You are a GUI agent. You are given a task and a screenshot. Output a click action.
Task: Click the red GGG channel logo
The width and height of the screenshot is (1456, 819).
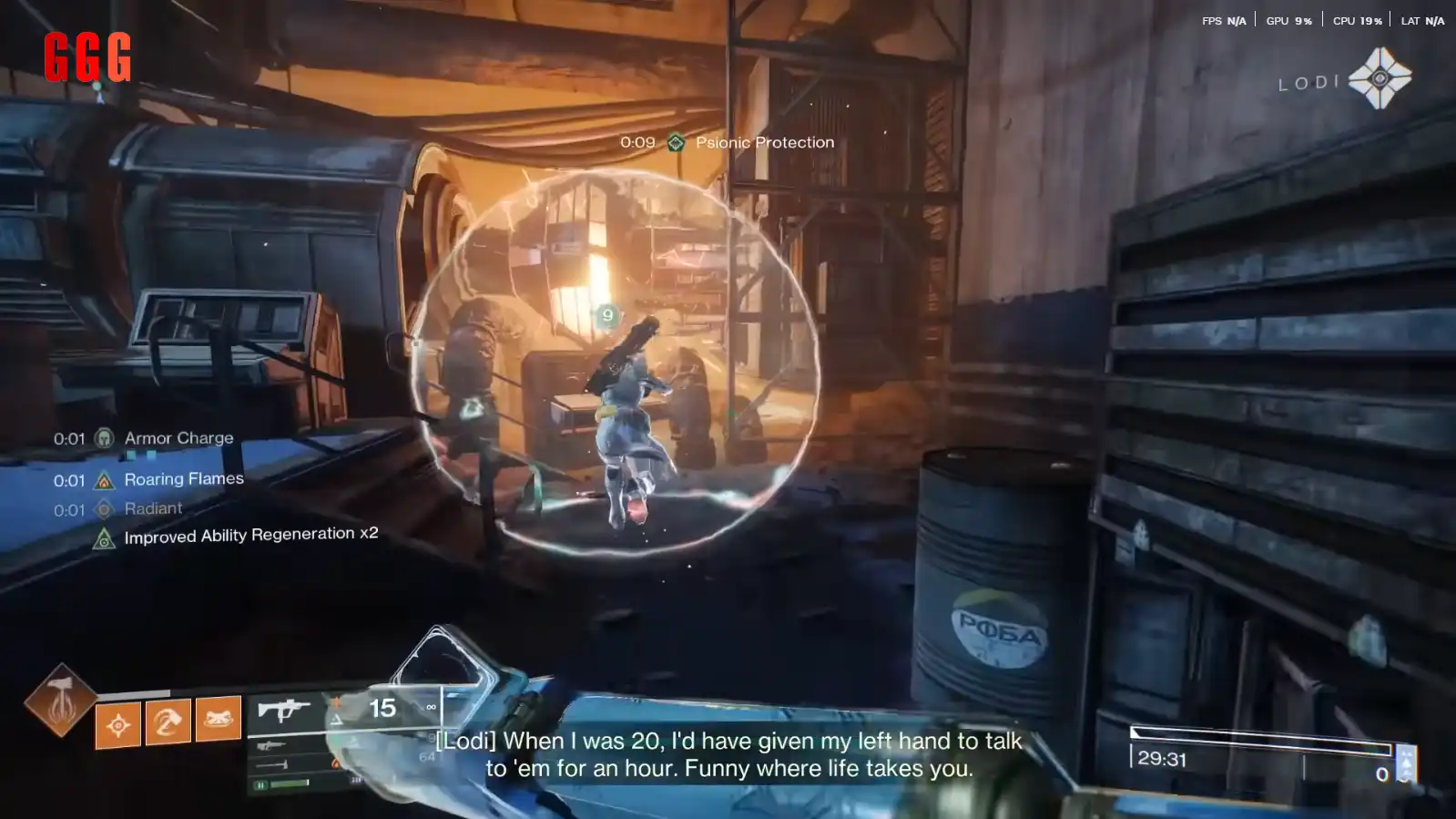coord(87,56)
